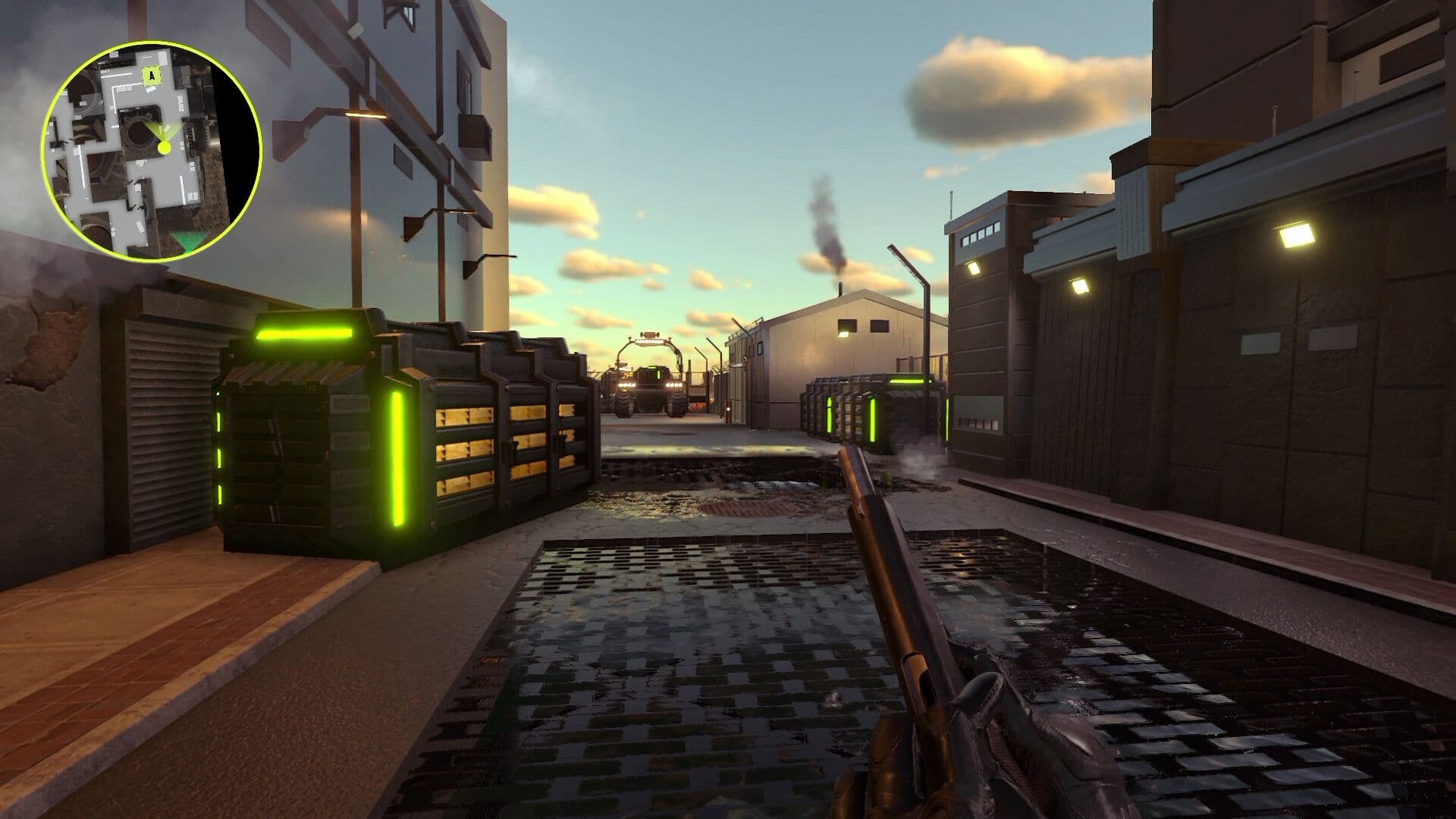Screen dimensions: 1456x819
Task: Click the top green light bar on left crate
Action: (x=303, y=332)
